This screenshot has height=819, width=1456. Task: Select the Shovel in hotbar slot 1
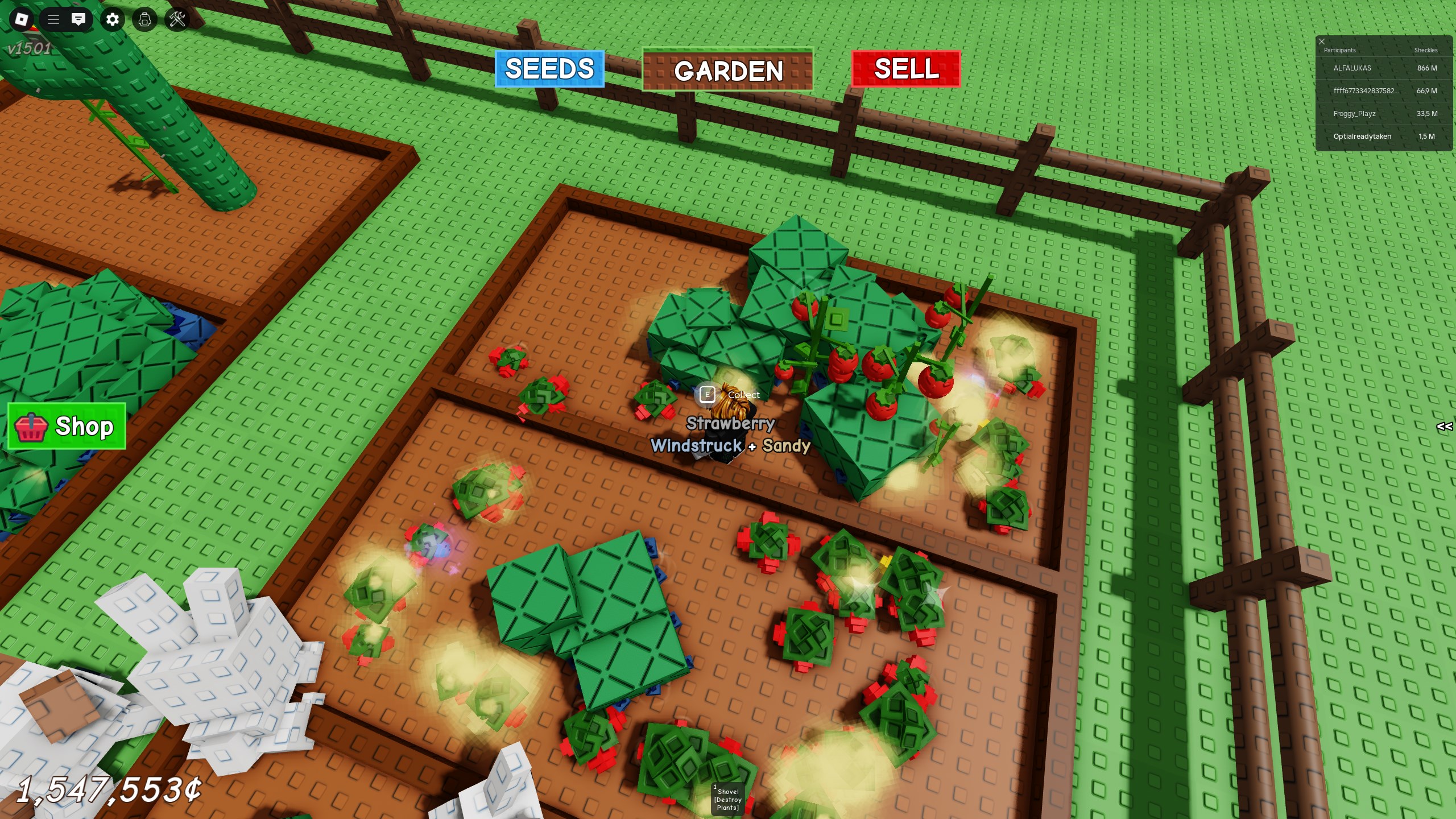(728, 799)
